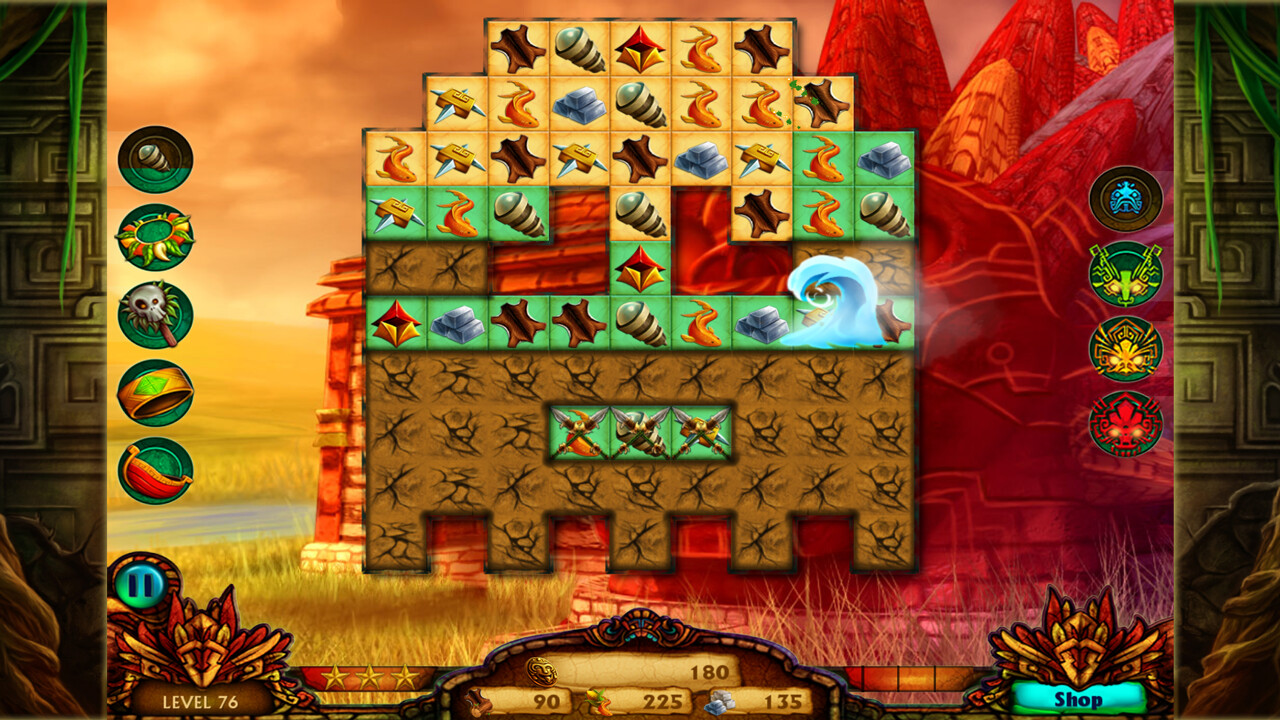Click the three gold stars rating
The height and width of the screenshot is (720, 1280).
point(371,674)
